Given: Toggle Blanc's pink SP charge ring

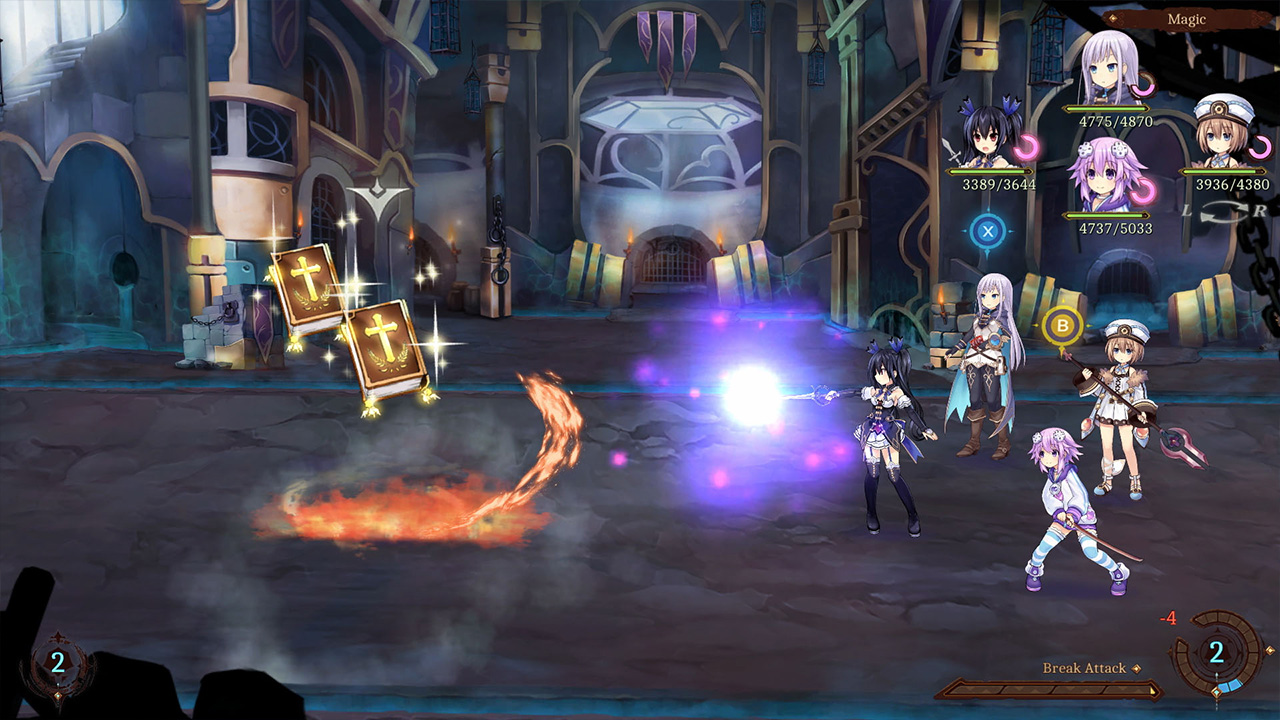Looking at the screenshot, I should point(1261,148).
